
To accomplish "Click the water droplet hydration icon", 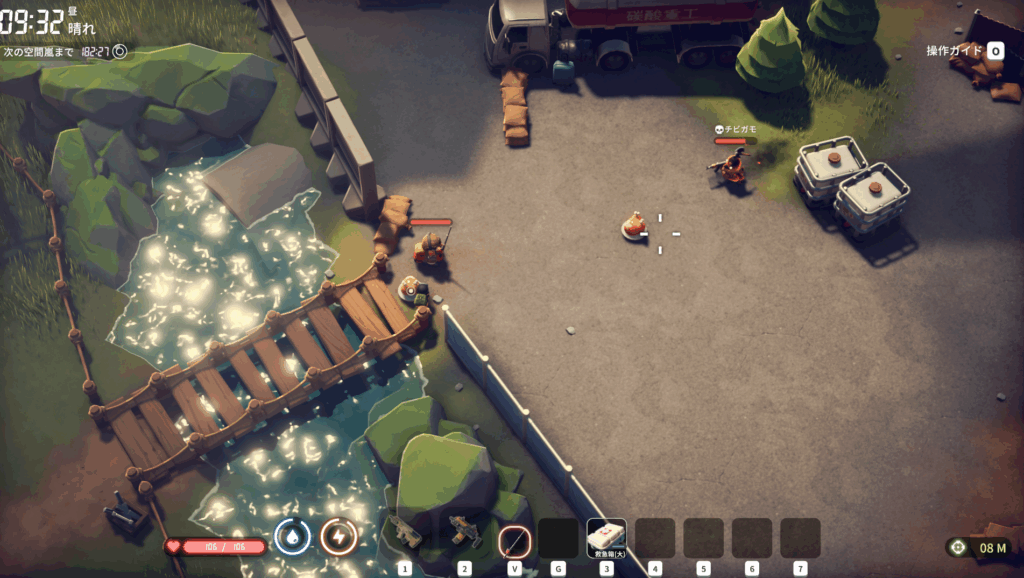I will click(x=292, y=537).
